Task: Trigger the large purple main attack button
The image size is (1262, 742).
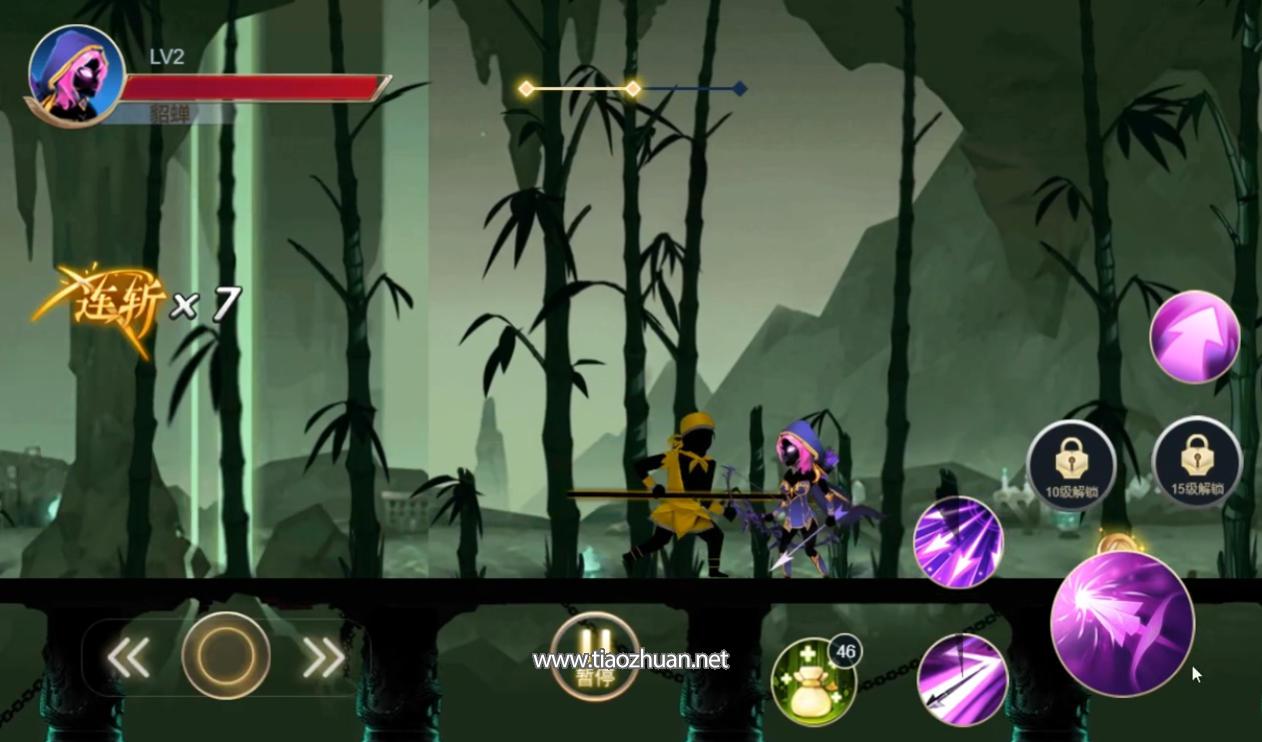Action: 1122,622
